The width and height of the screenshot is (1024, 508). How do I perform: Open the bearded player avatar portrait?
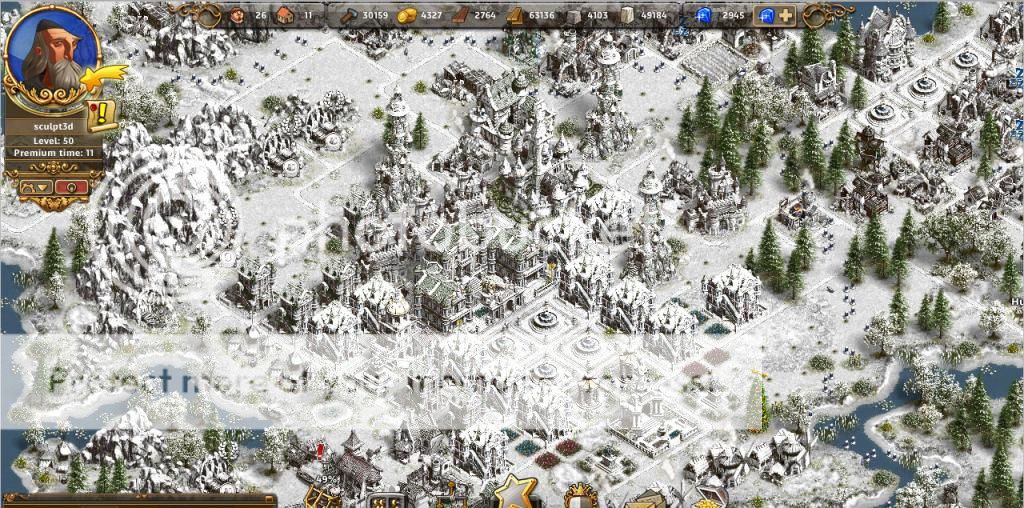[50, 50]
